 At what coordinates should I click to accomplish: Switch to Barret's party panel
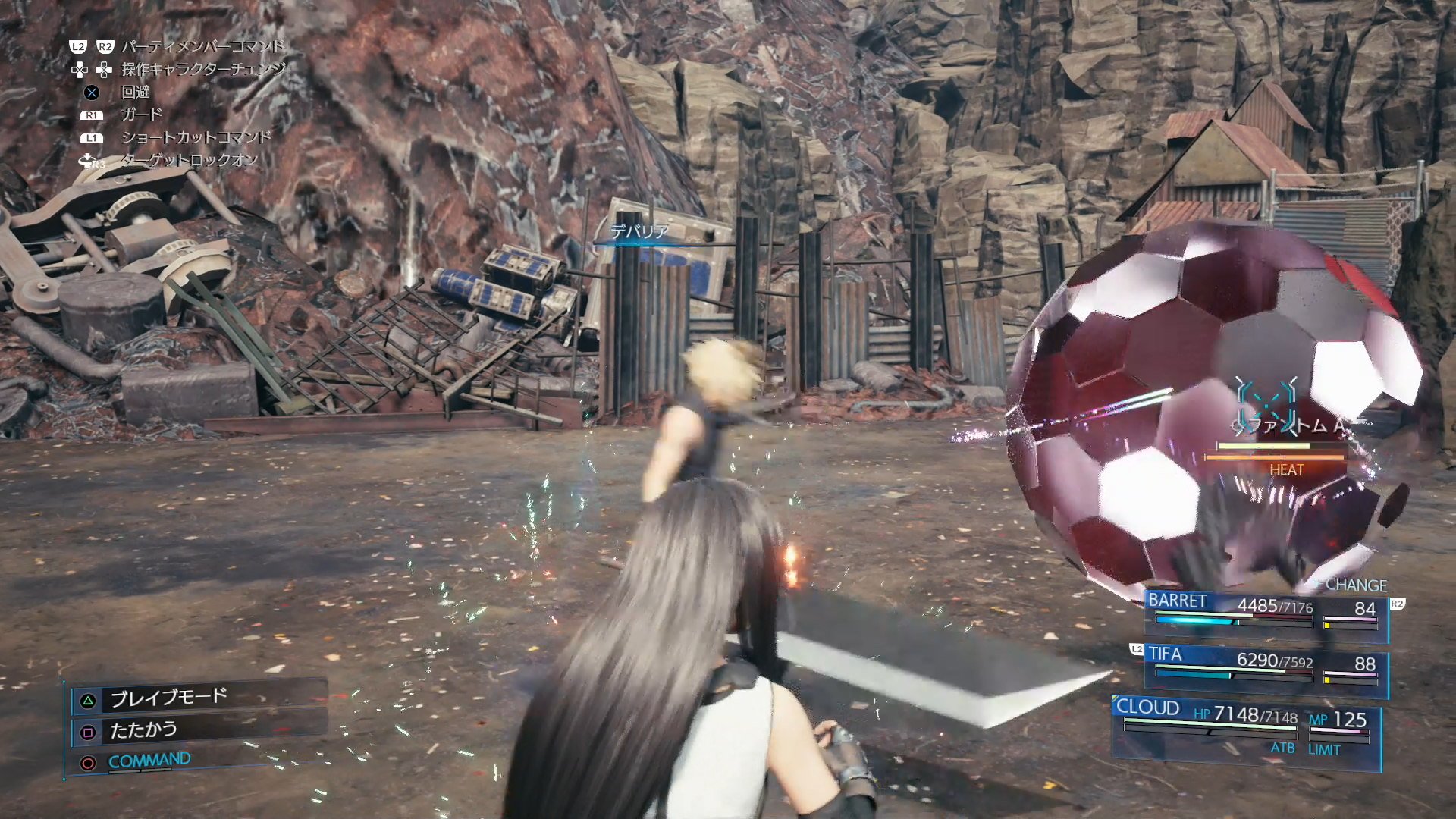coord(1265,613)
